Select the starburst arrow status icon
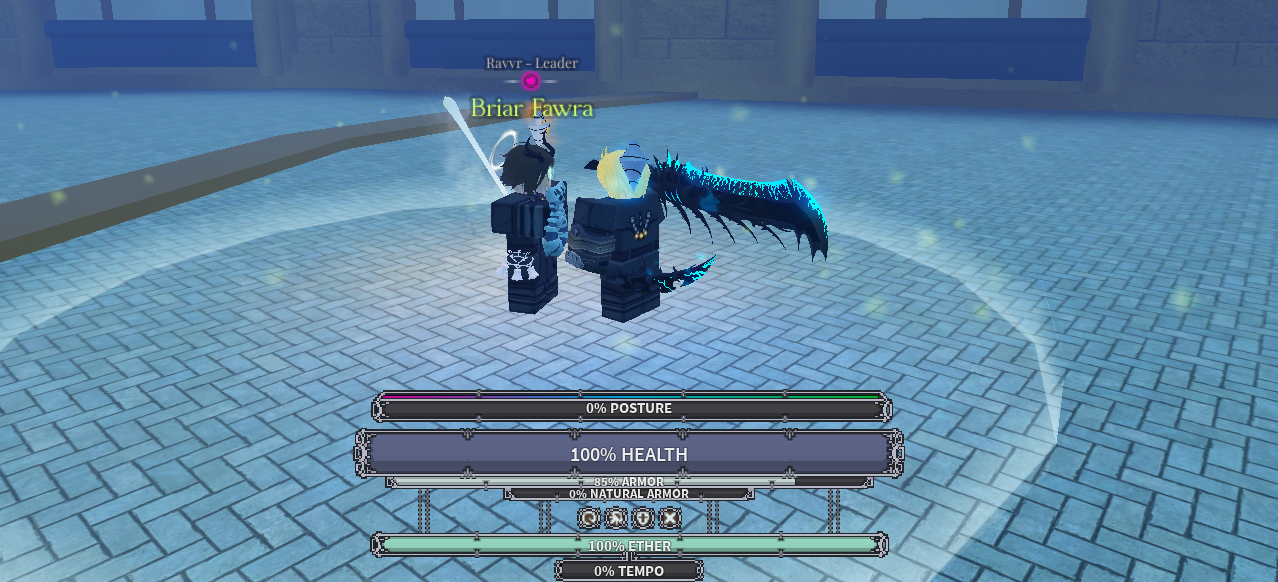The height and width of the screenshot is (582, 1278). (x=616, y=517)
